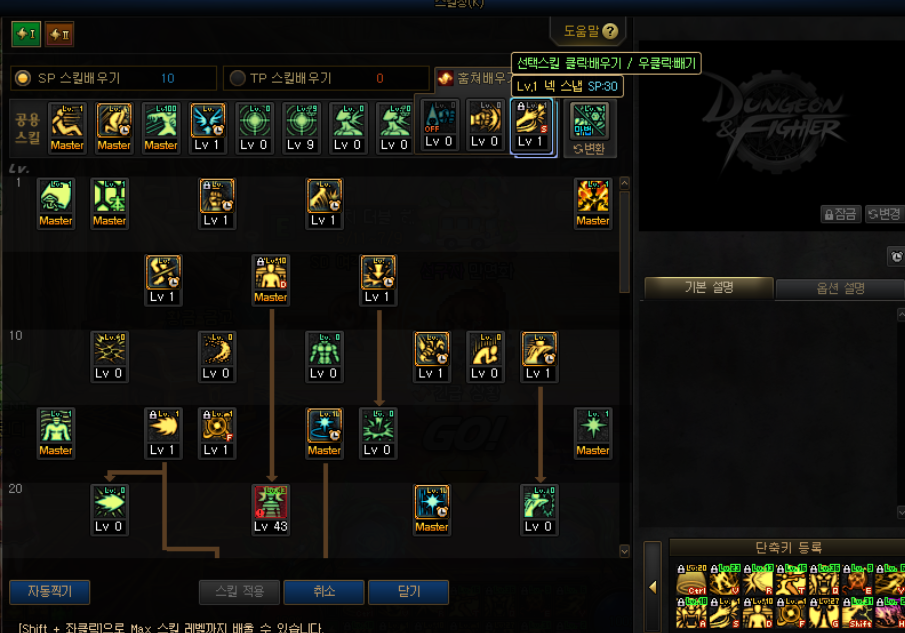Click the 훔쳐배우기 button
This screenshot has width=905, height=633.
coord(470,78)
